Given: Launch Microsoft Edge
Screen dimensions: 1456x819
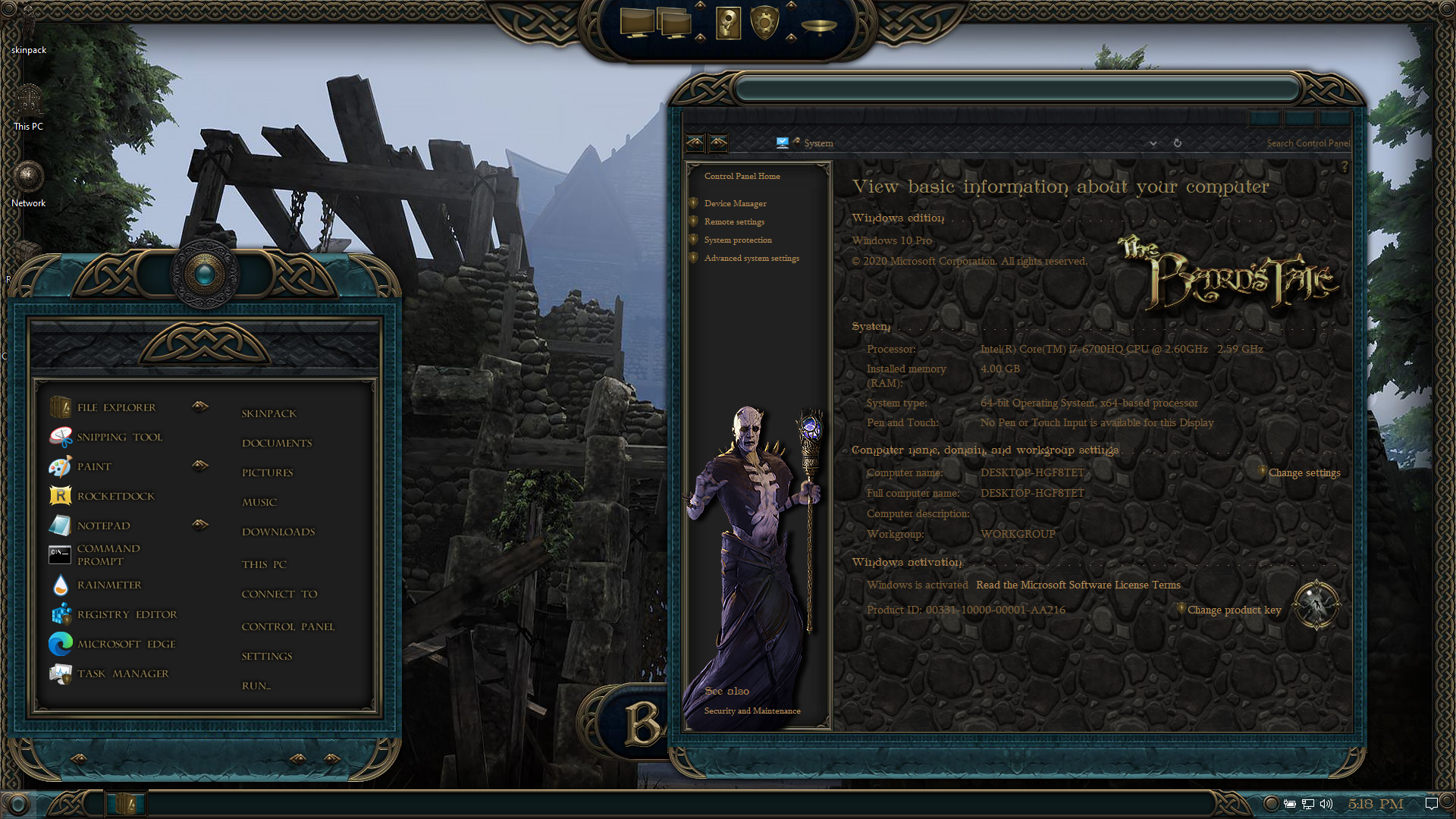Looking at the screenshot, I should click(126, 644).
